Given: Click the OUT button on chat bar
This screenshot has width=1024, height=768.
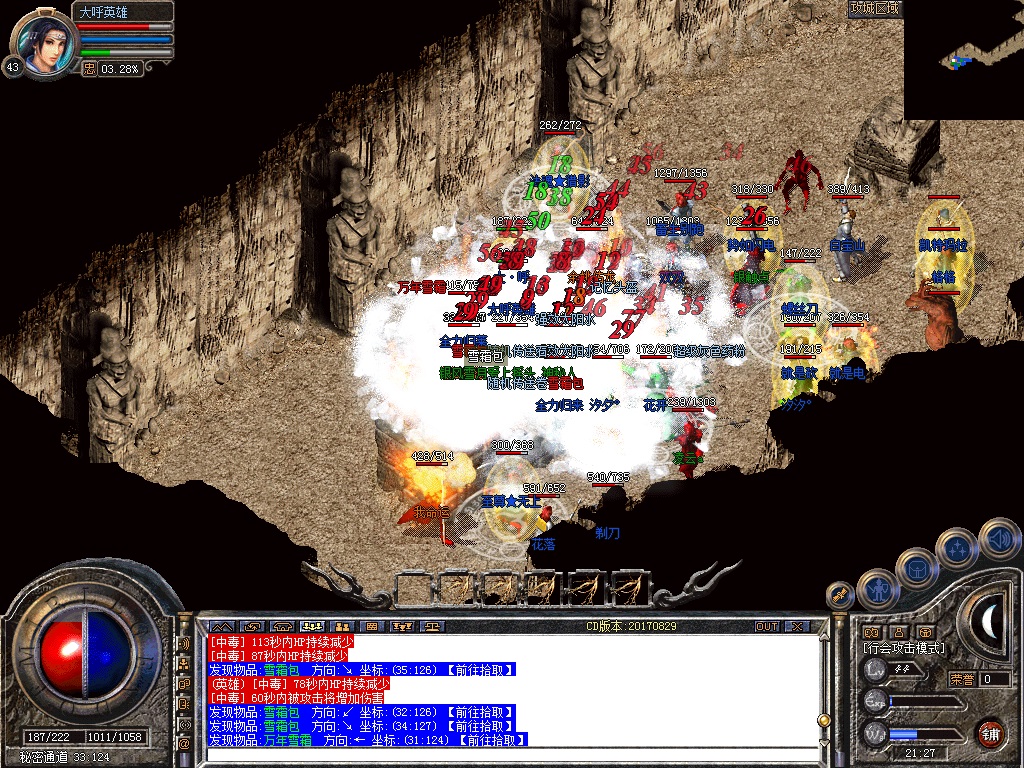Looking at the screenshot, I should point(767,626).
